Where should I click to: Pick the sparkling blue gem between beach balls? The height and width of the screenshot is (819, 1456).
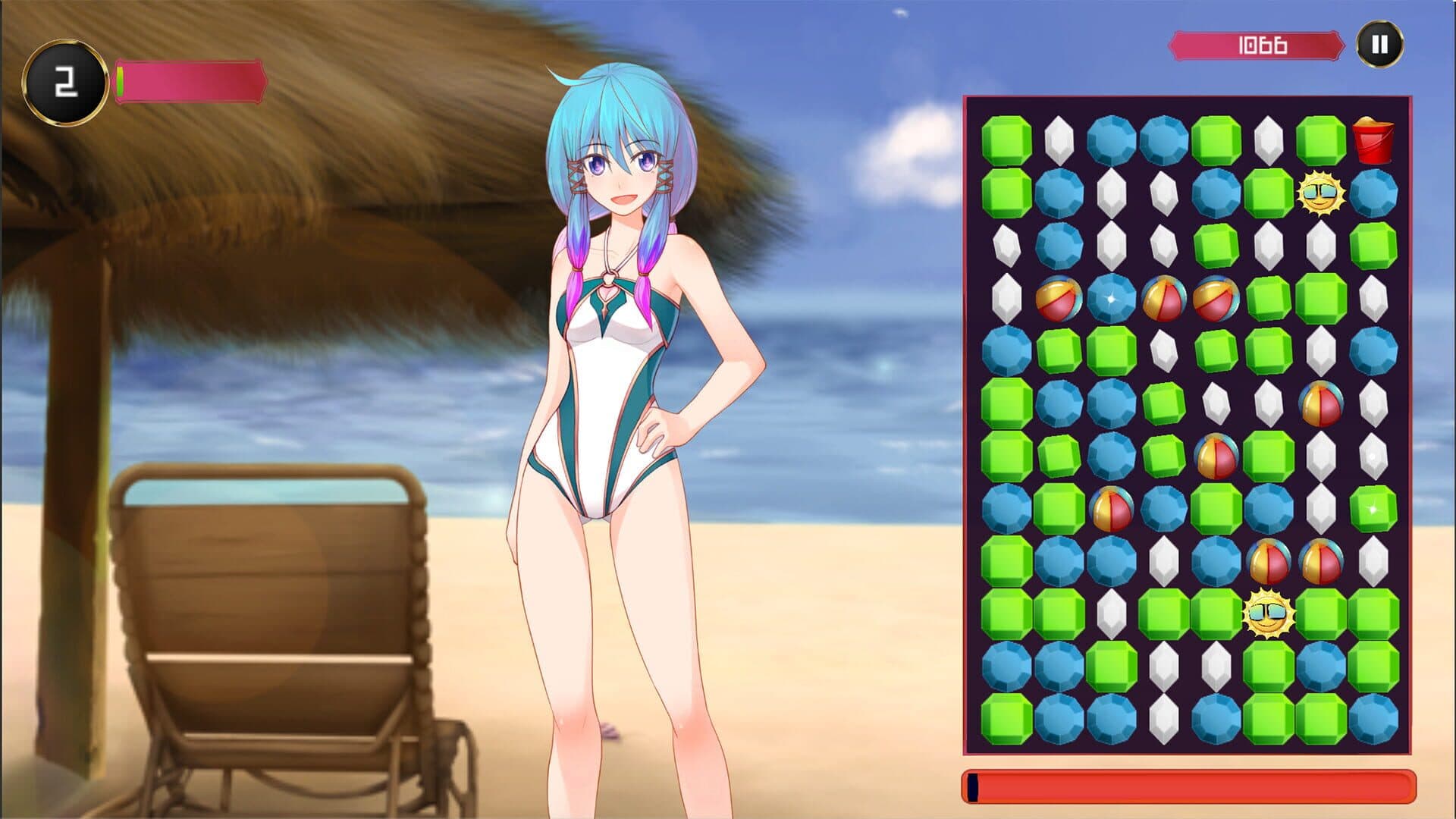tap(1111, 298)
